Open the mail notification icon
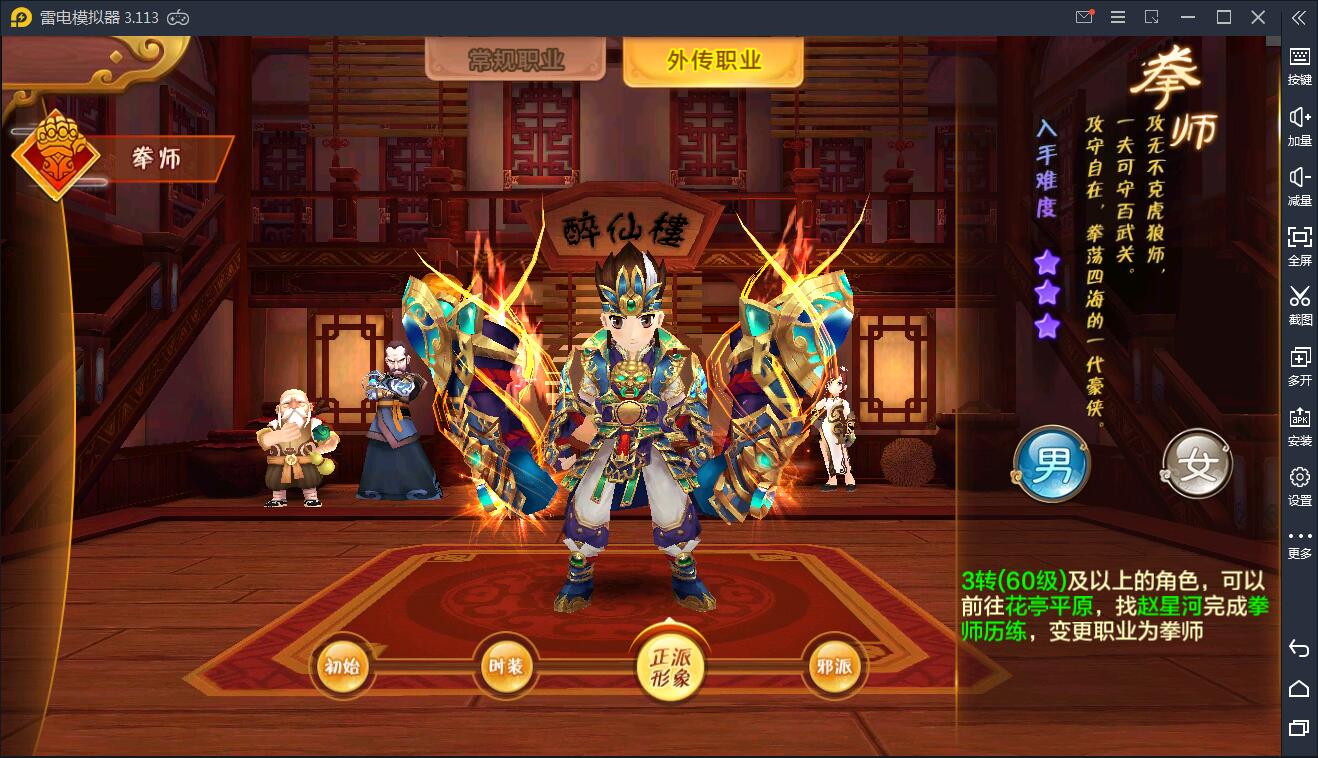The height and width of the screenshot is (758, 1318). (1083, 17)
